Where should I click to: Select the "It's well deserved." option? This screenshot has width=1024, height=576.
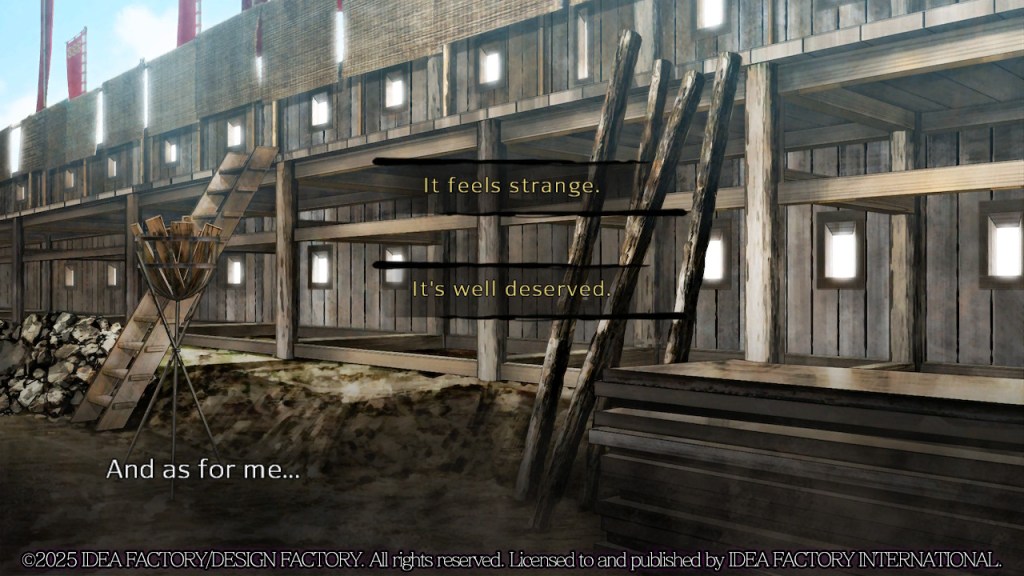pyautogui.click(x=511, y=290)
